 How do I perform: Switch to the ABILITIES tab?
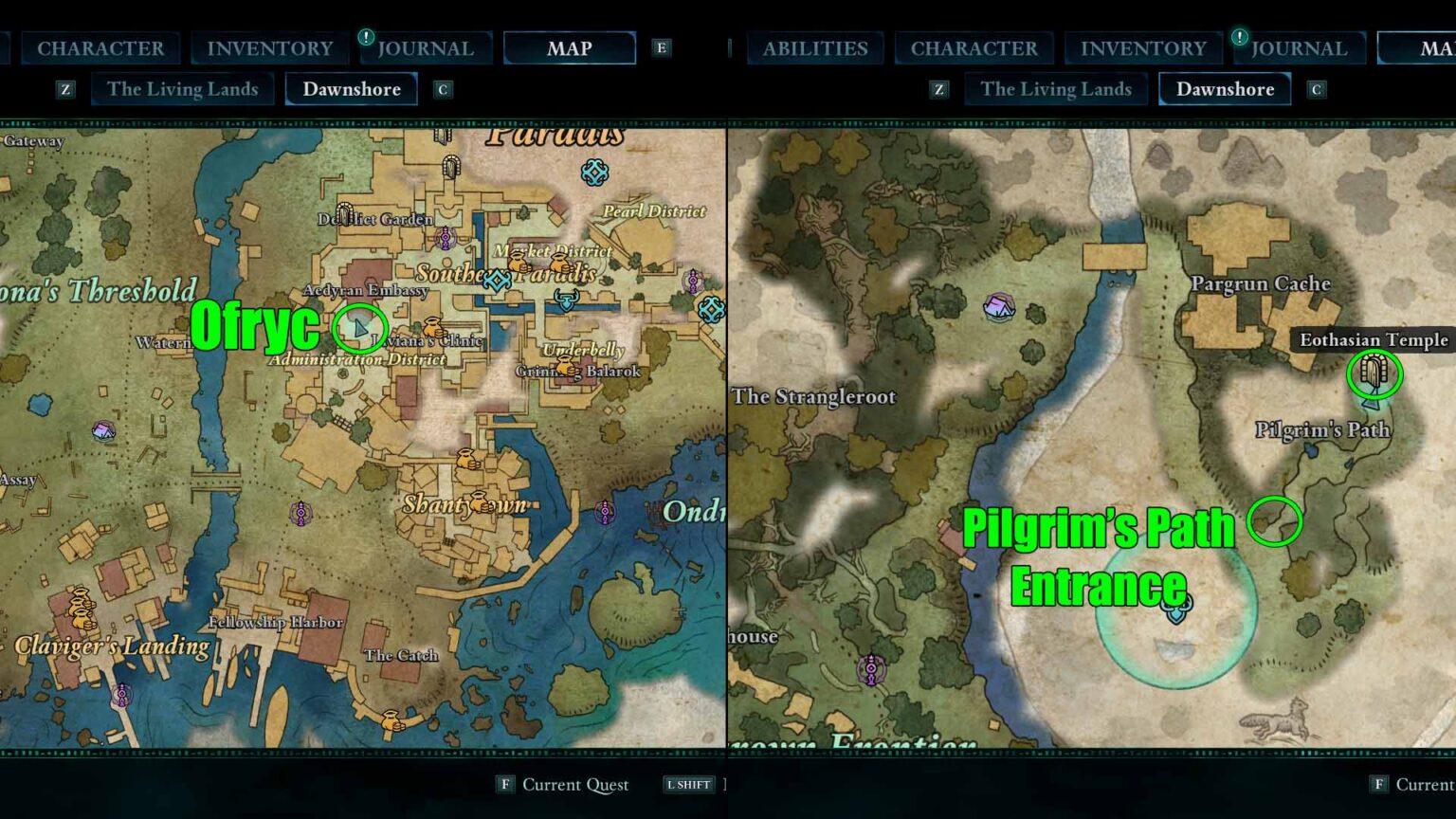[x=813, y=47]
